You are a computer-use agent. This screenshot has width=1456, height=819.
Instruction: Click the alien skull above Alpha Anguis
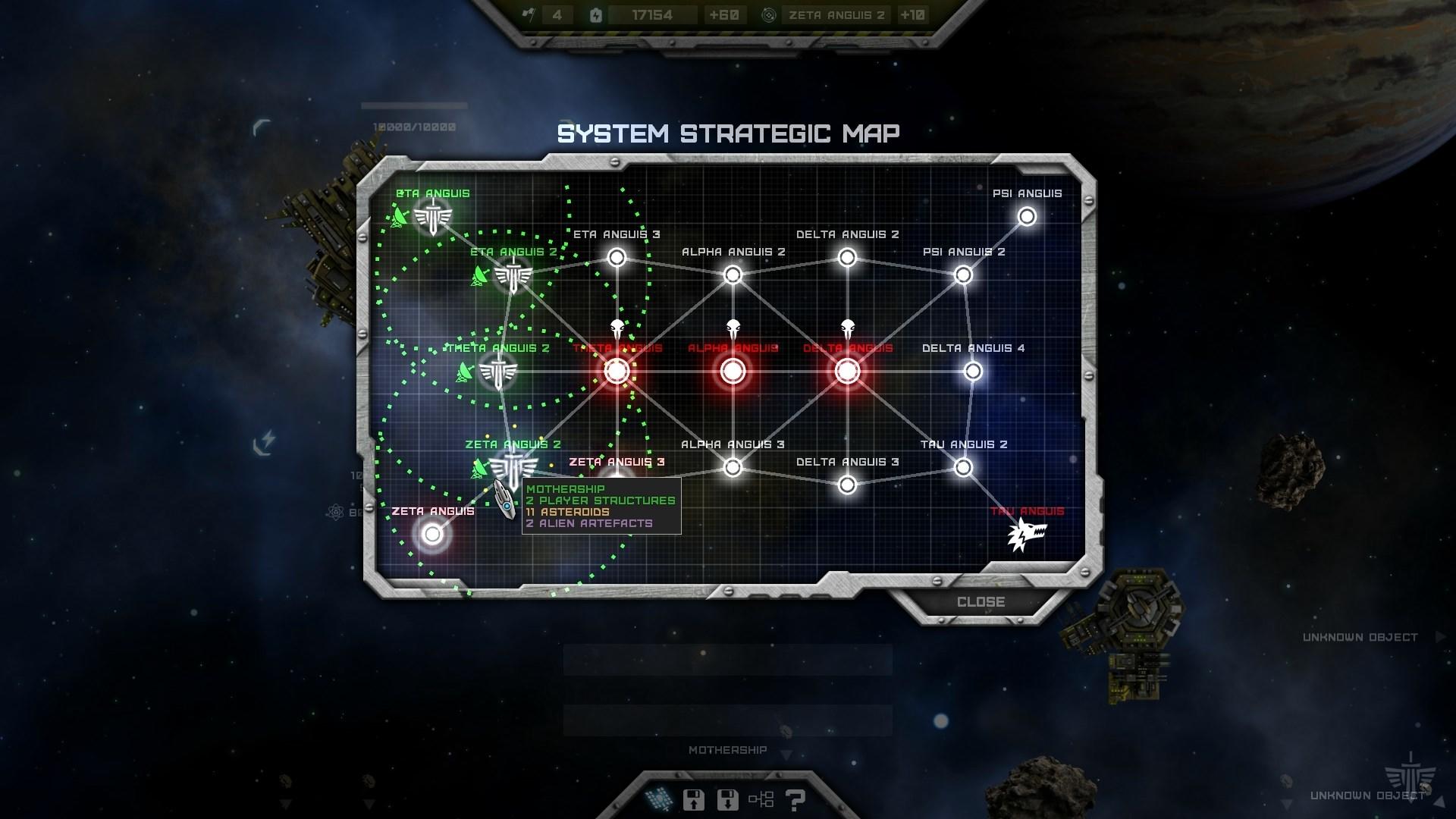pos(732,328)
